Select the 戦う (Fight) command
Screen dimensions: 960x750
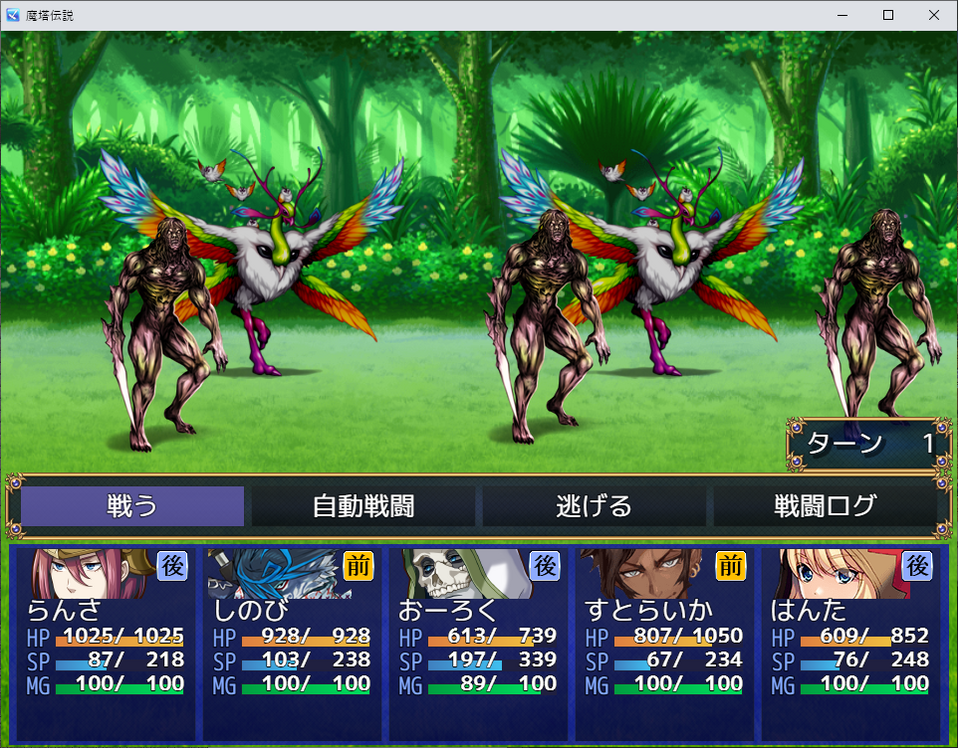click(133, 506)
